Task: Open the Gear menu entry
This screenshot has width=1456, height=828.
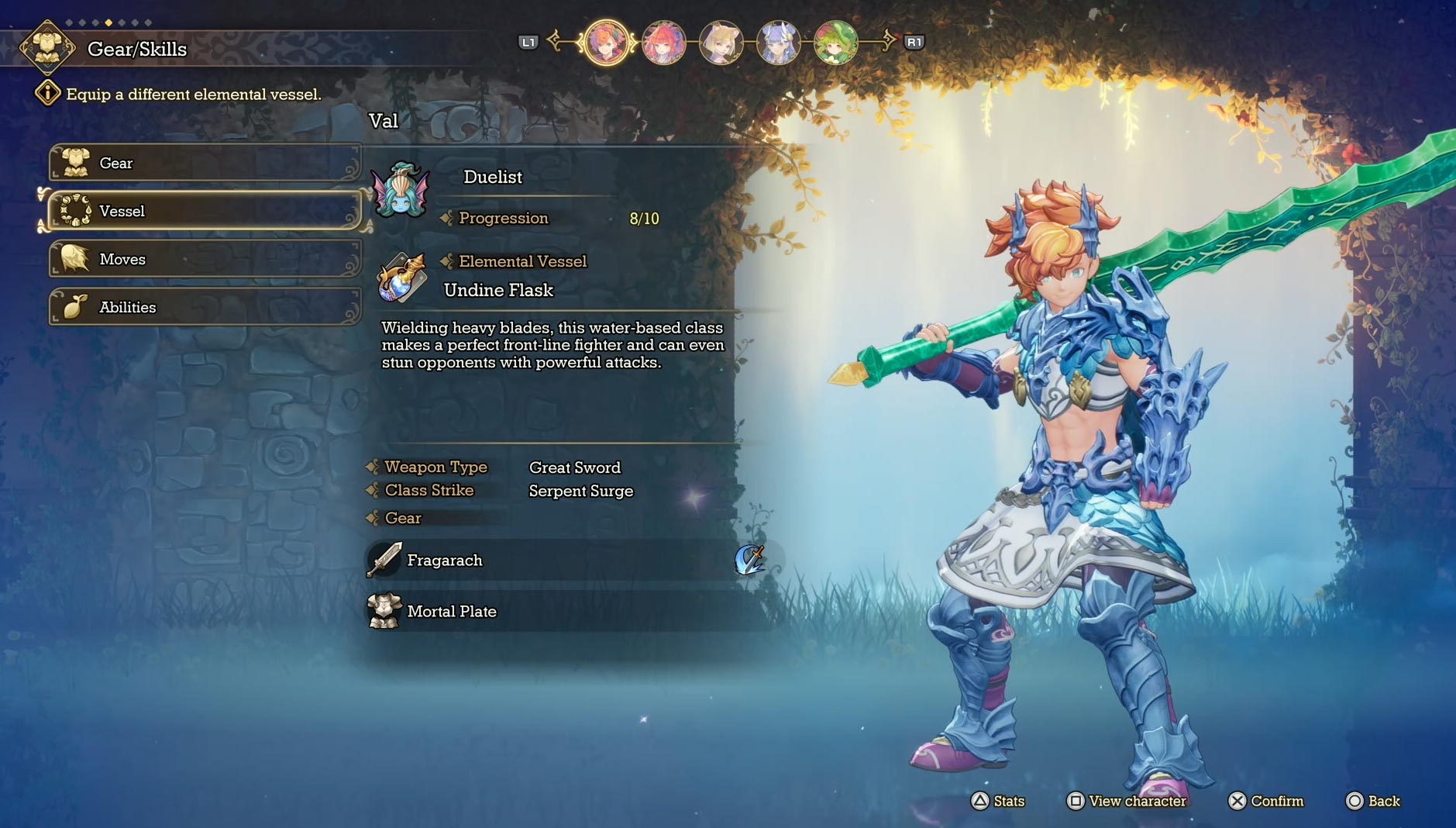Action: pyautogui.click(x=205, y=163)
